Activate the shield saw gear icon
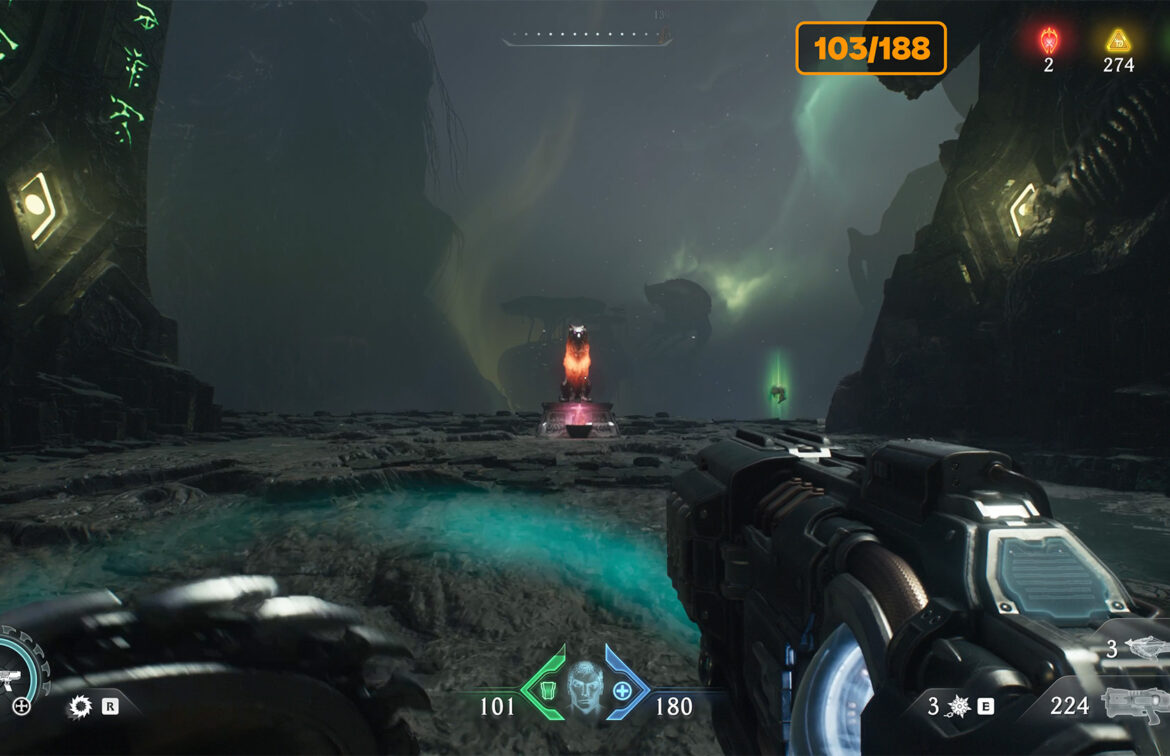Screen dimensions: 1170x756 coord(80,707)
